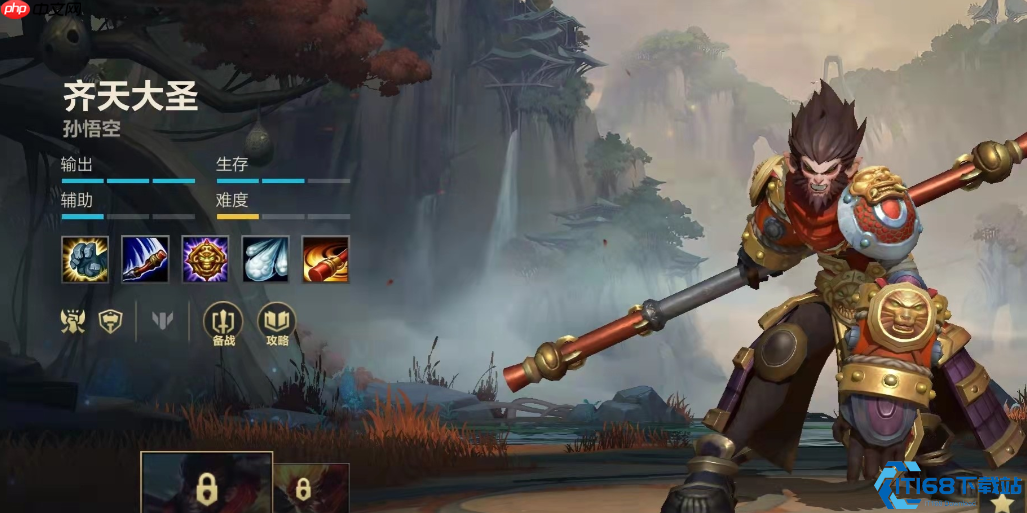Show the white cloud dash ability icon
Screen dimensions: 1027x513
(265, 260)
